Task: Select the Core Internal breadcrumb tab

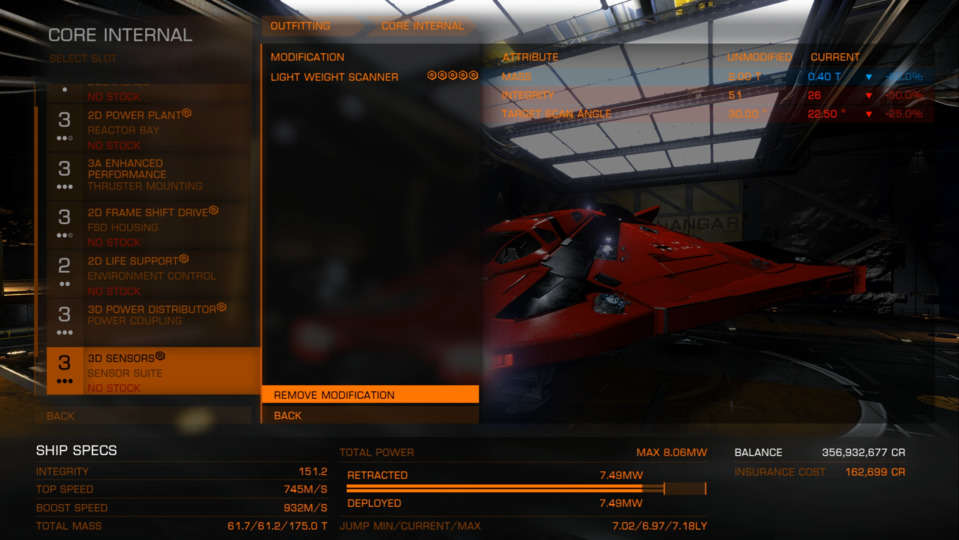Action: coord(422,26)
